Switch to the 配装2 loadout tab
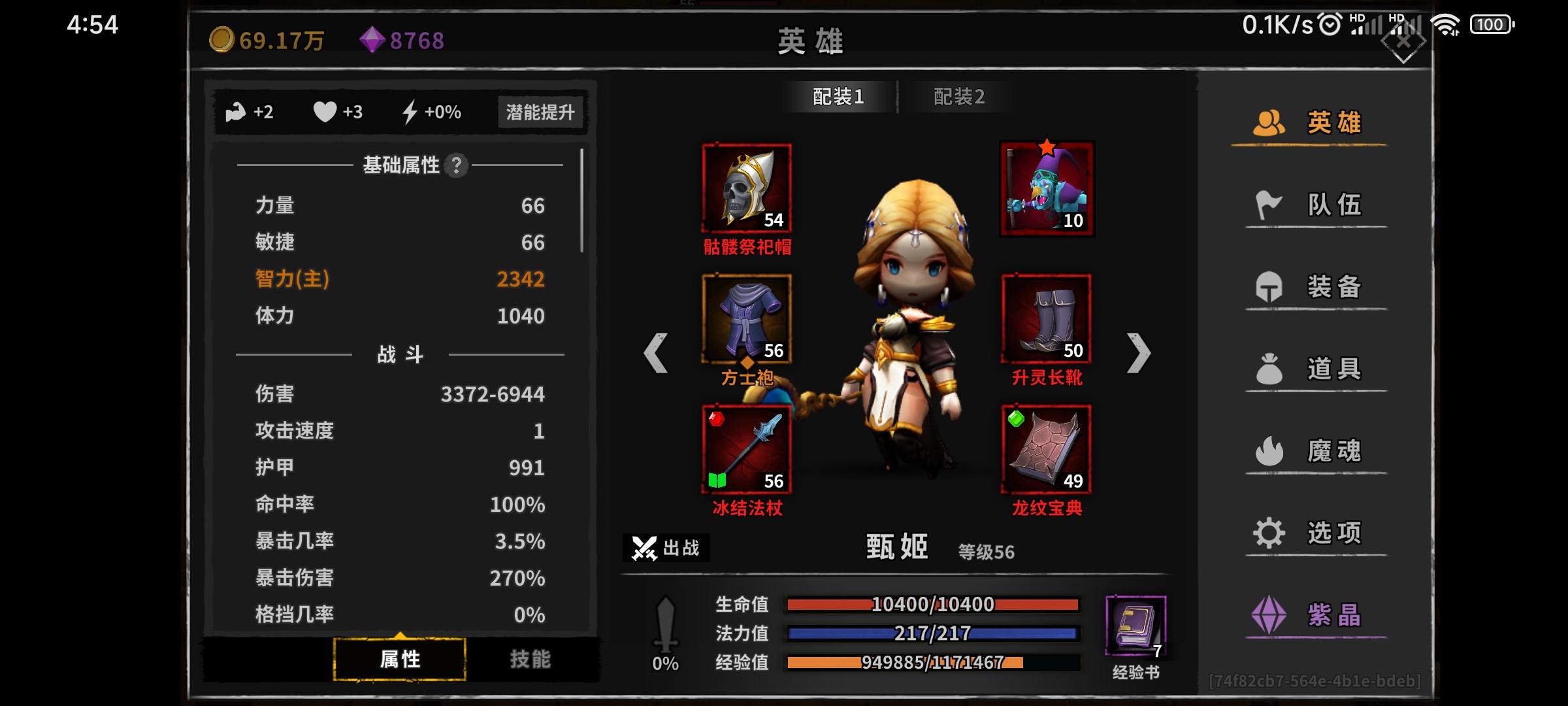Image resolution: width=1568 pixels, height=706 pixels. coord(959,96)
